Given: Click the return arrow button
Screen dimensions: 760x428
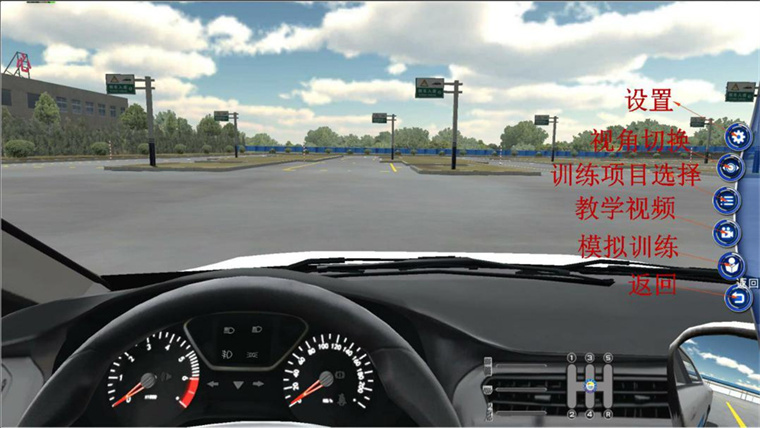Looking at the screenshot, I should (737, 298).
